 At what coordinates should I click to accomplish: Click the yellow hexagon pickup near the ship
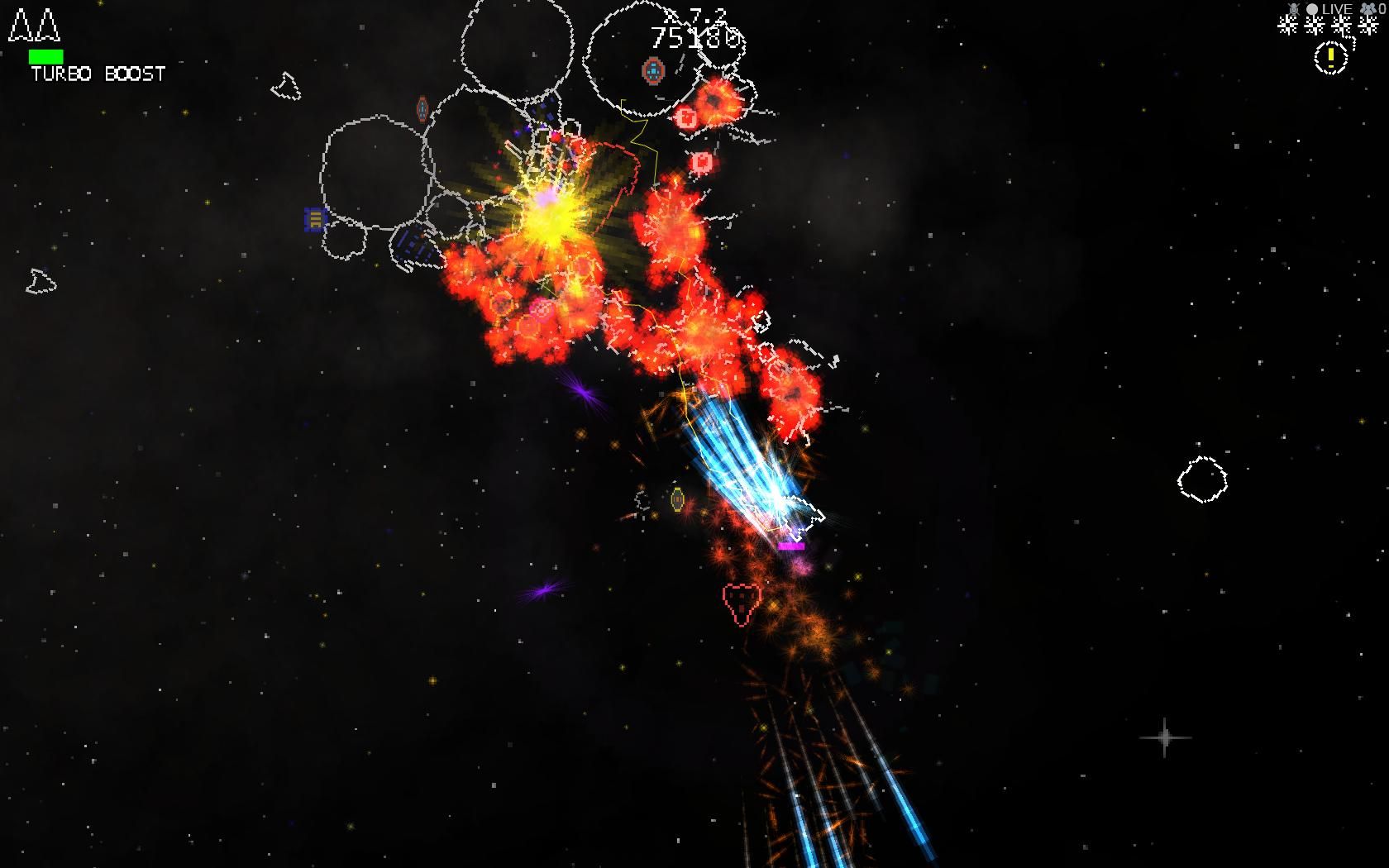(678, 498)
